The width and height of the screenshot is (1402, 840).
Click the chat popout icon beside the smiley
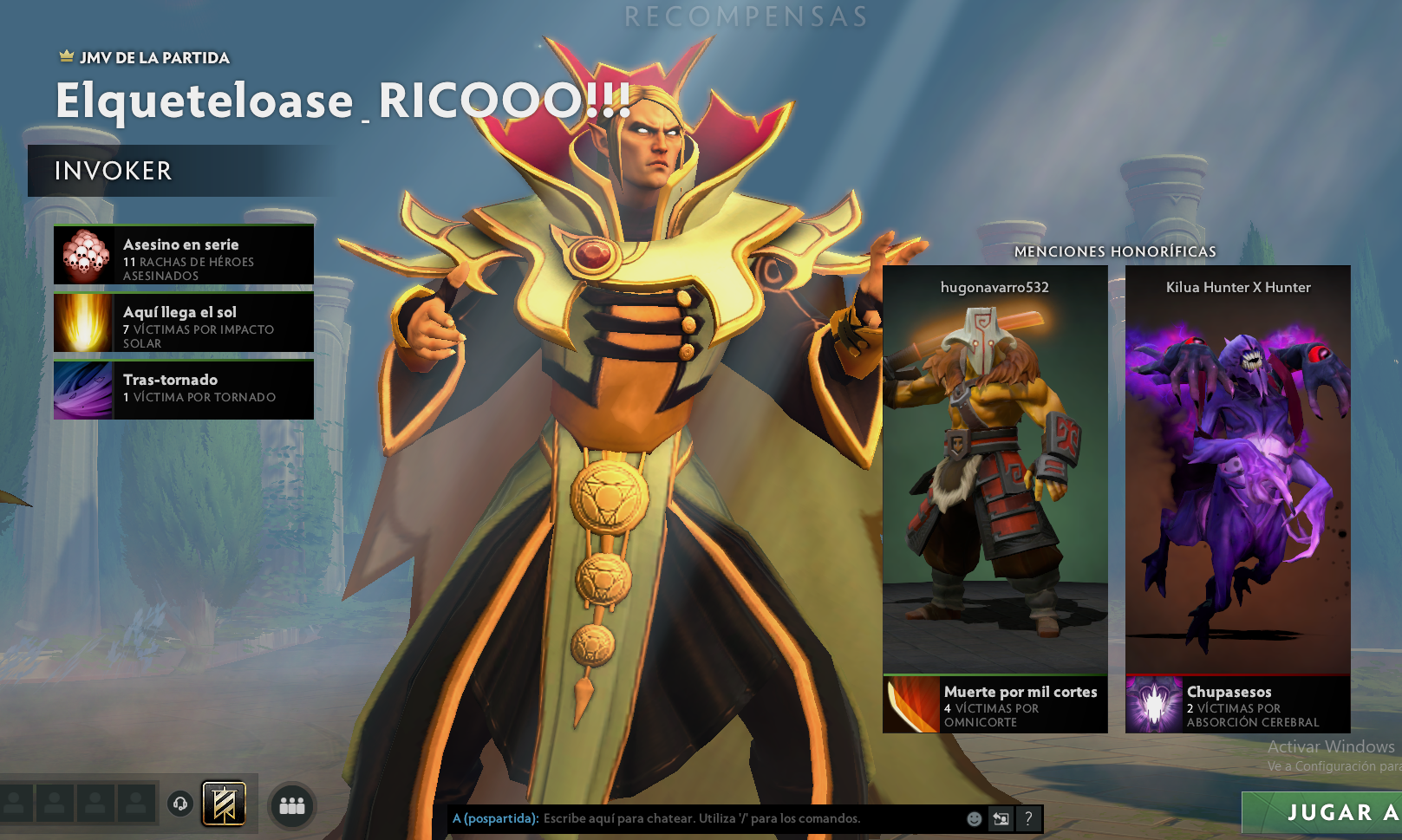tap(1001, 818)
